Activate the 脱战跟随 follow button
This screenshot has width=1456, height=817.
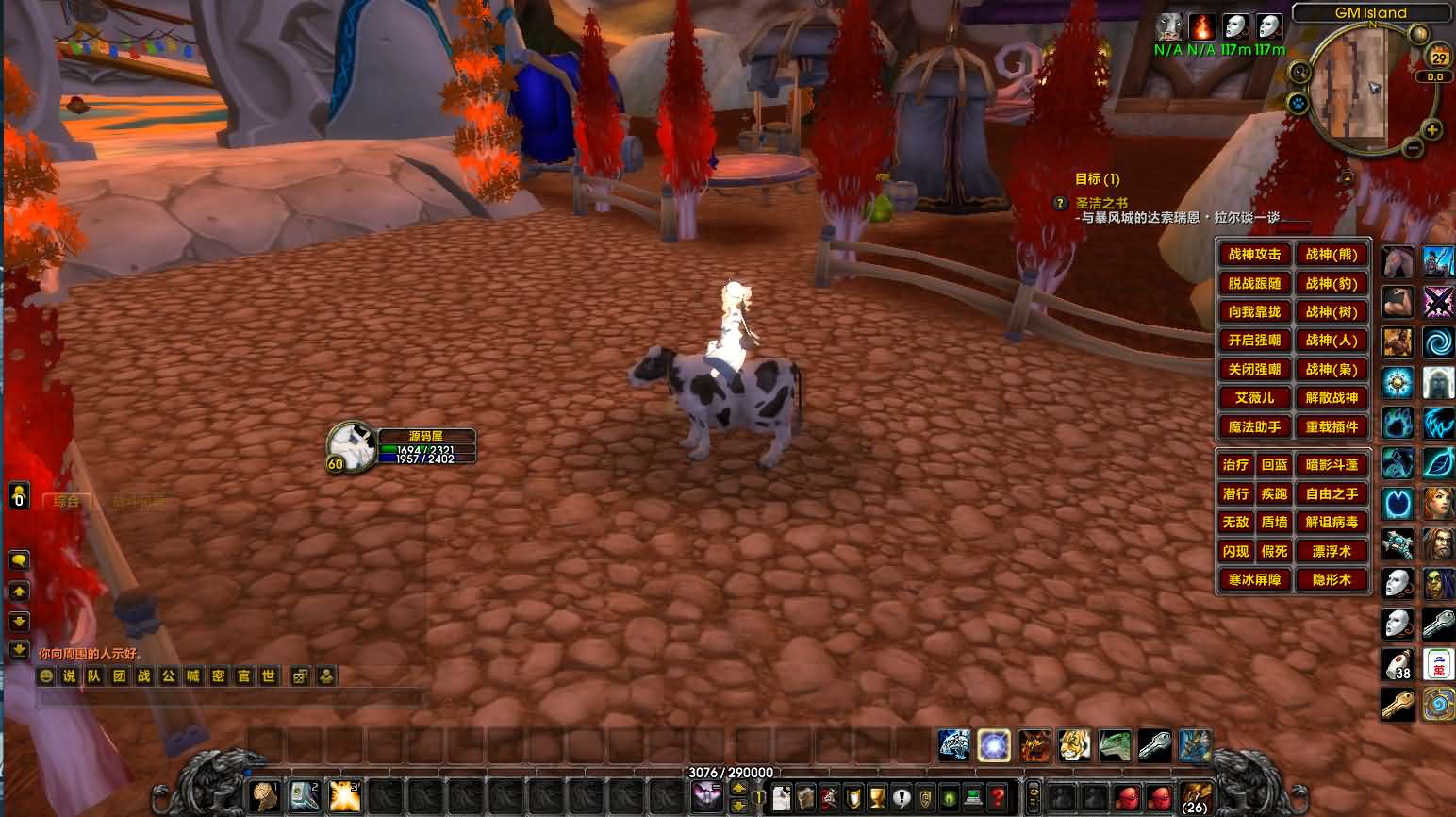[x=1254, y=283]
